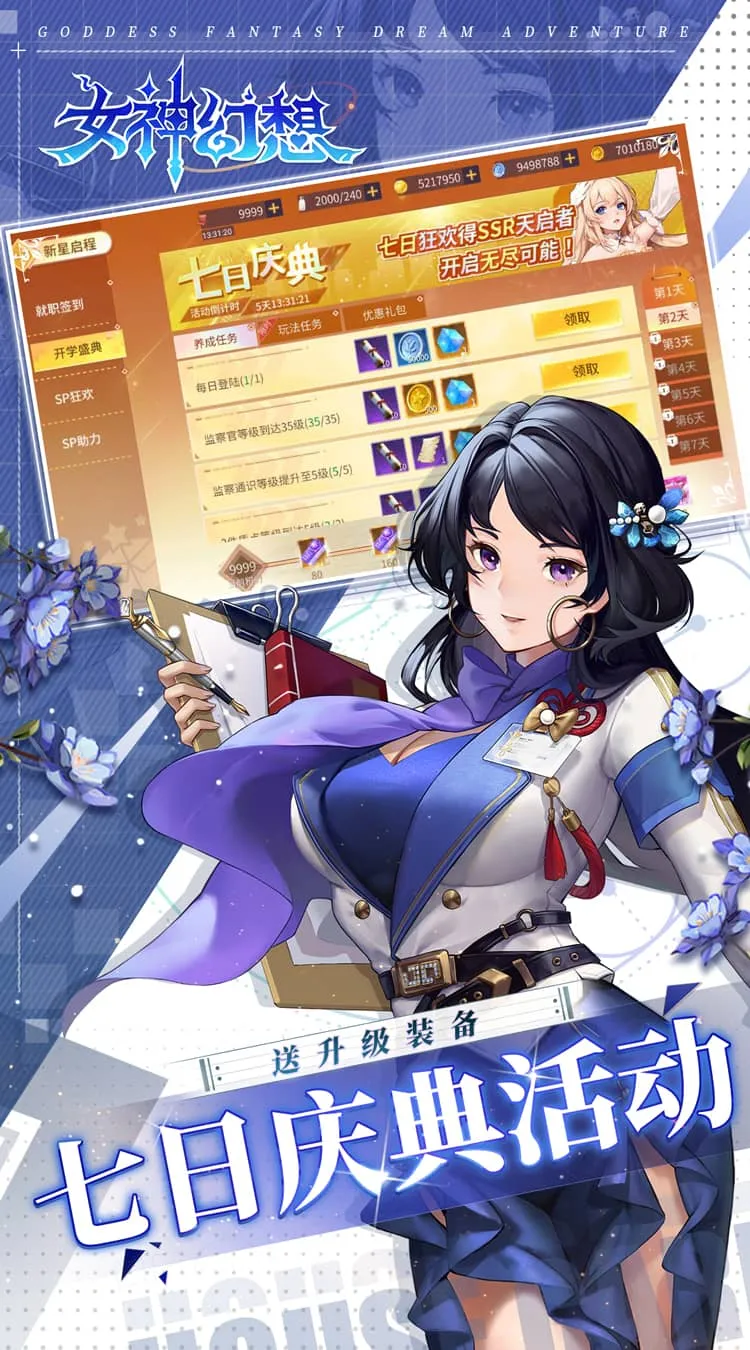Select the 第6天 day tab
The width and height of the screenshot is (750, 1350).
click(691, 418)
